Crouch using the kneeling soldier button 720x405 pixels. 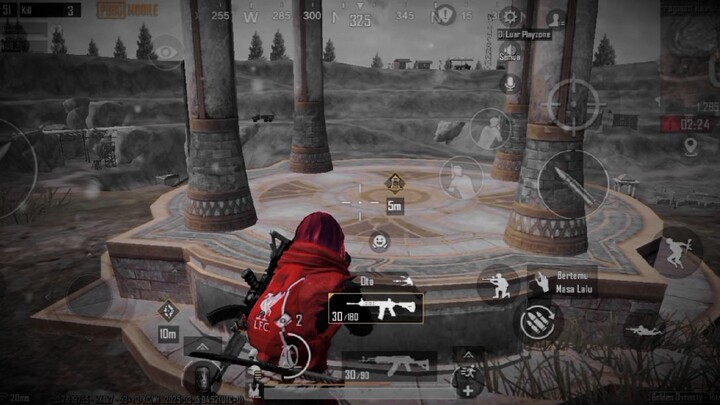point(496,283)
